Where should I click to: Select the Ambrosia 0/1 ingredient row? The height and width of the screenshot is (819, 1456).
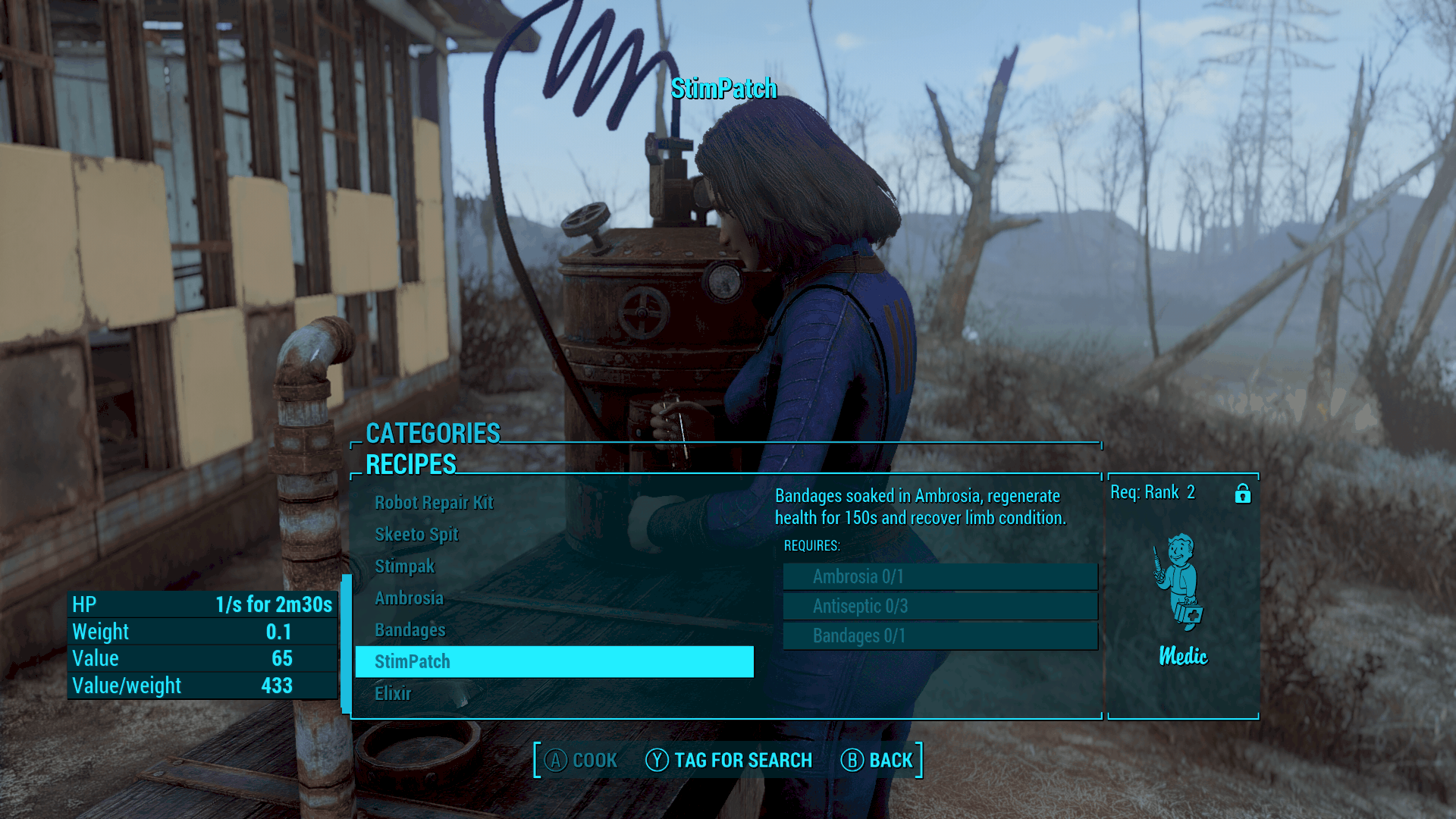point(940,576)
